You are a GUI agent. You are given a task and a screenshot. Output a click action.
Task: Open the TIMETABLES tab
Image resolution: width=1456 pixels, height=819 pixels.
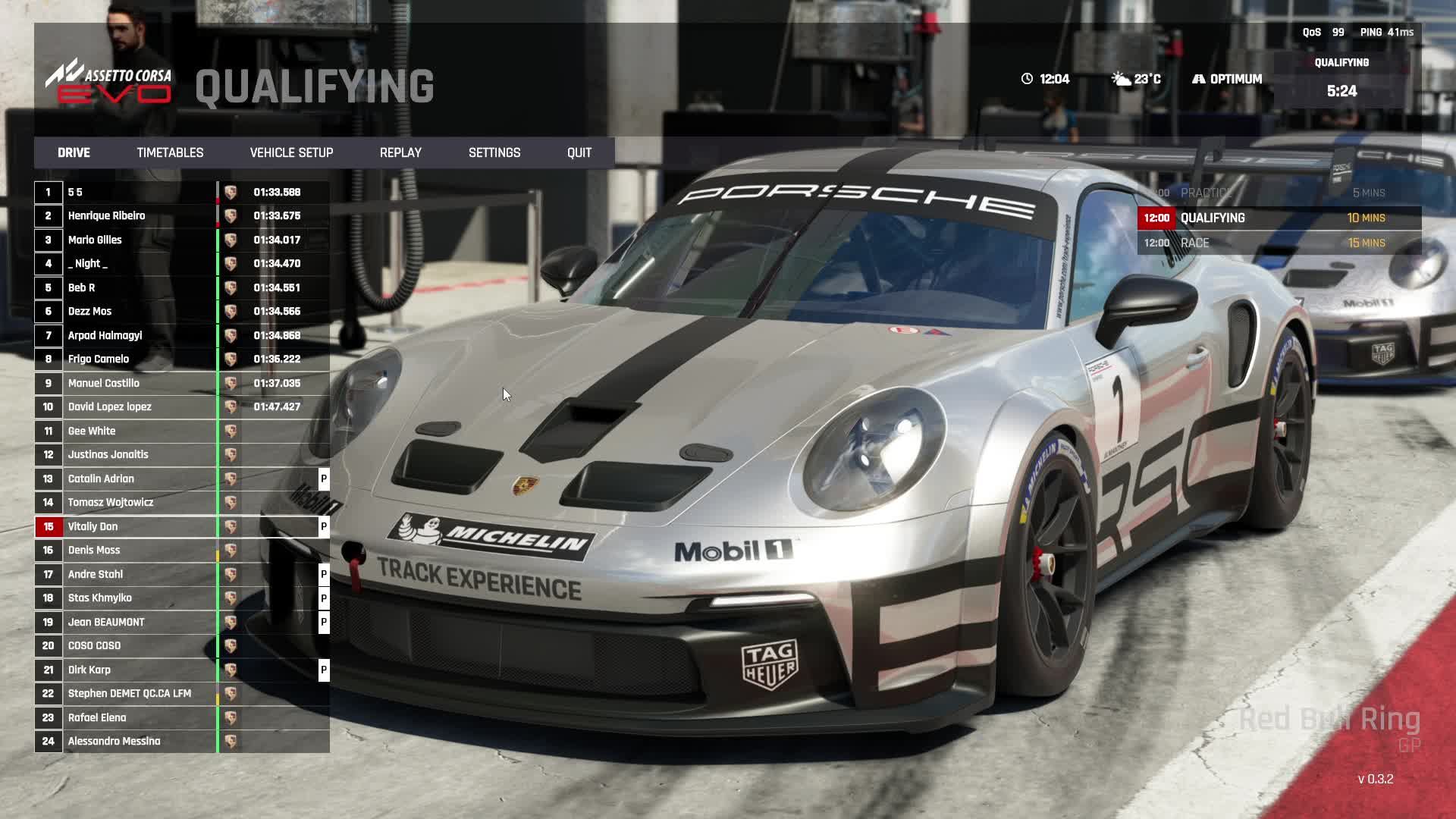170,152
